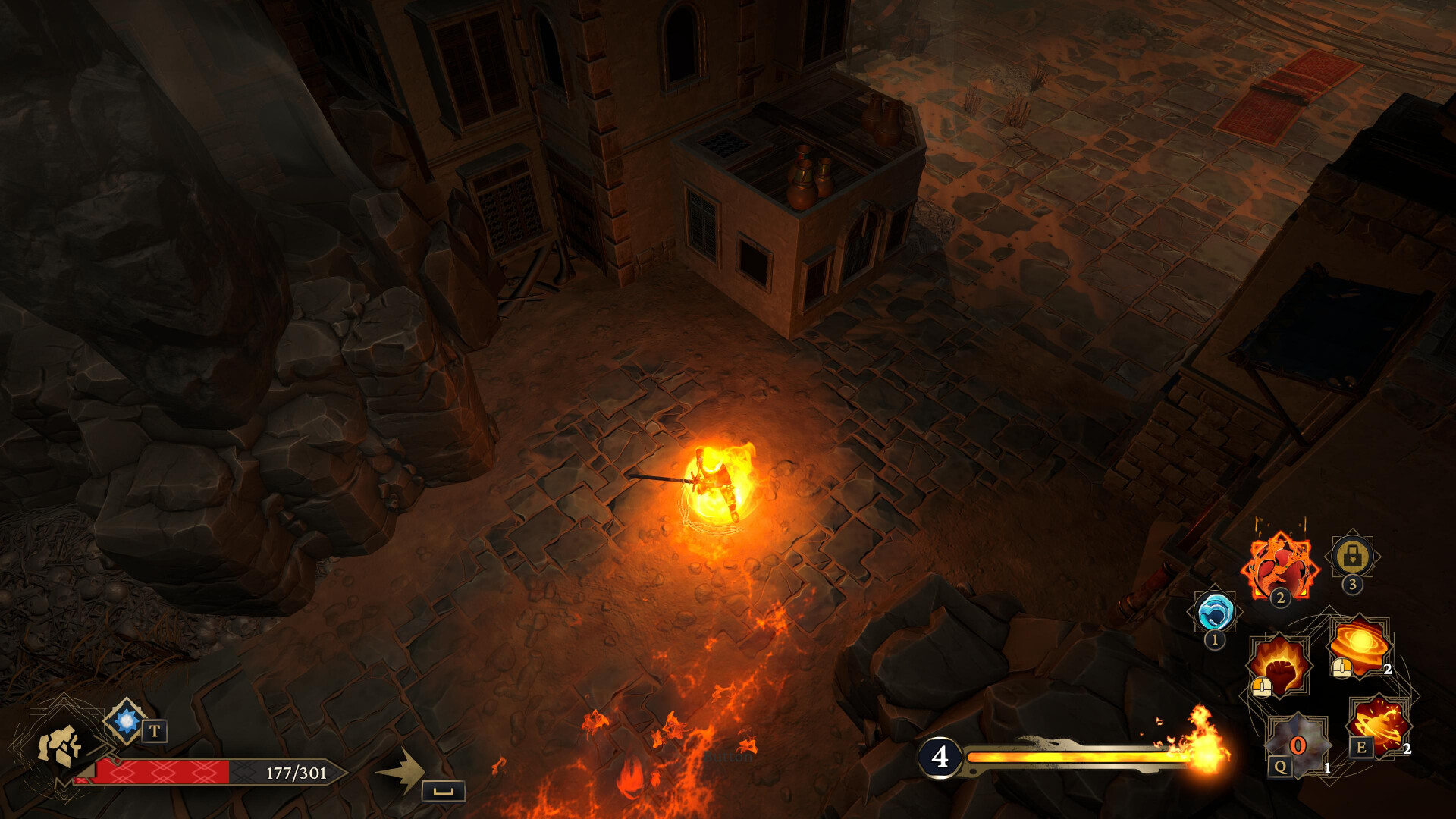Use the red health flask in slot 2
Screen dimensions: 1456x819
[x=1280, y=565]
